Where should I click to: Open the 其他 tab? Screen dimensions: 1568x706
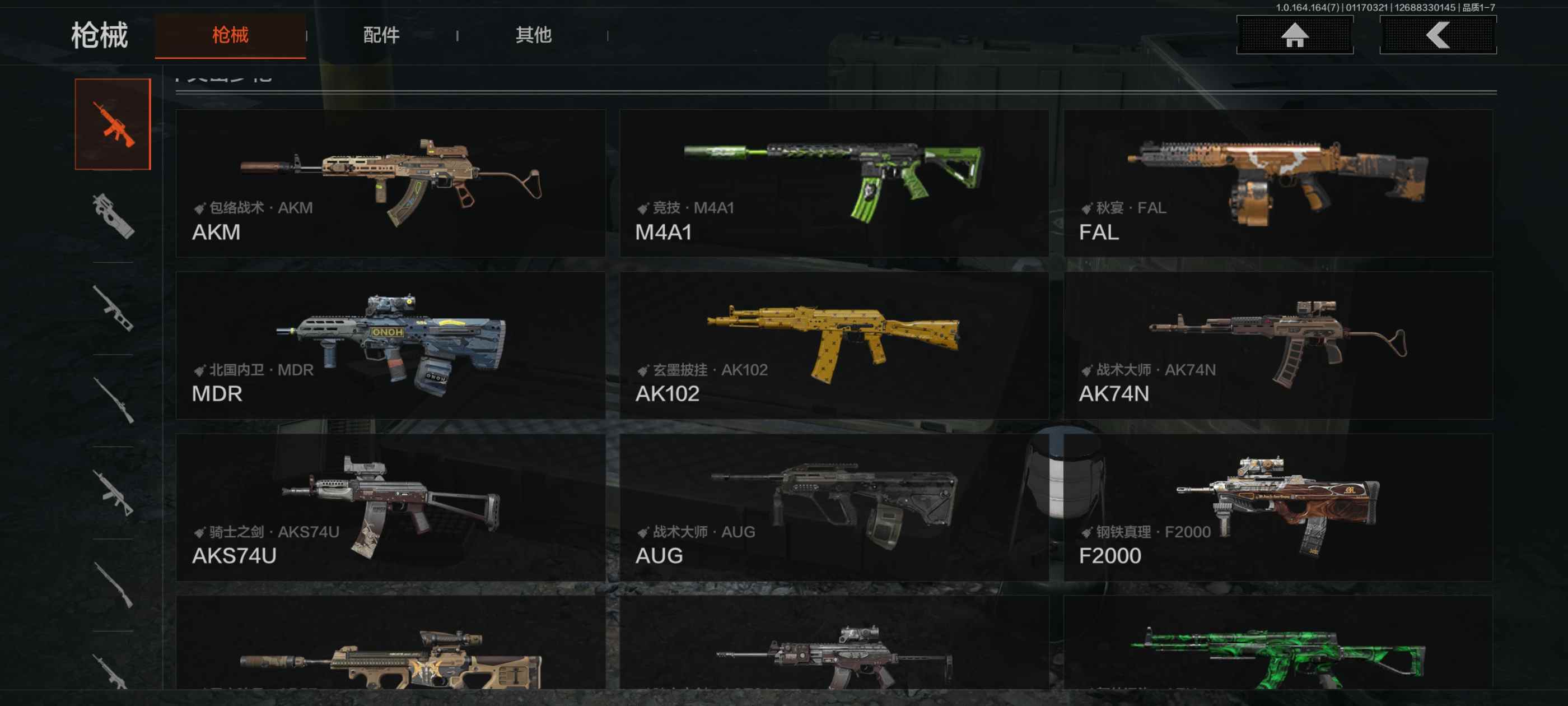533,35
